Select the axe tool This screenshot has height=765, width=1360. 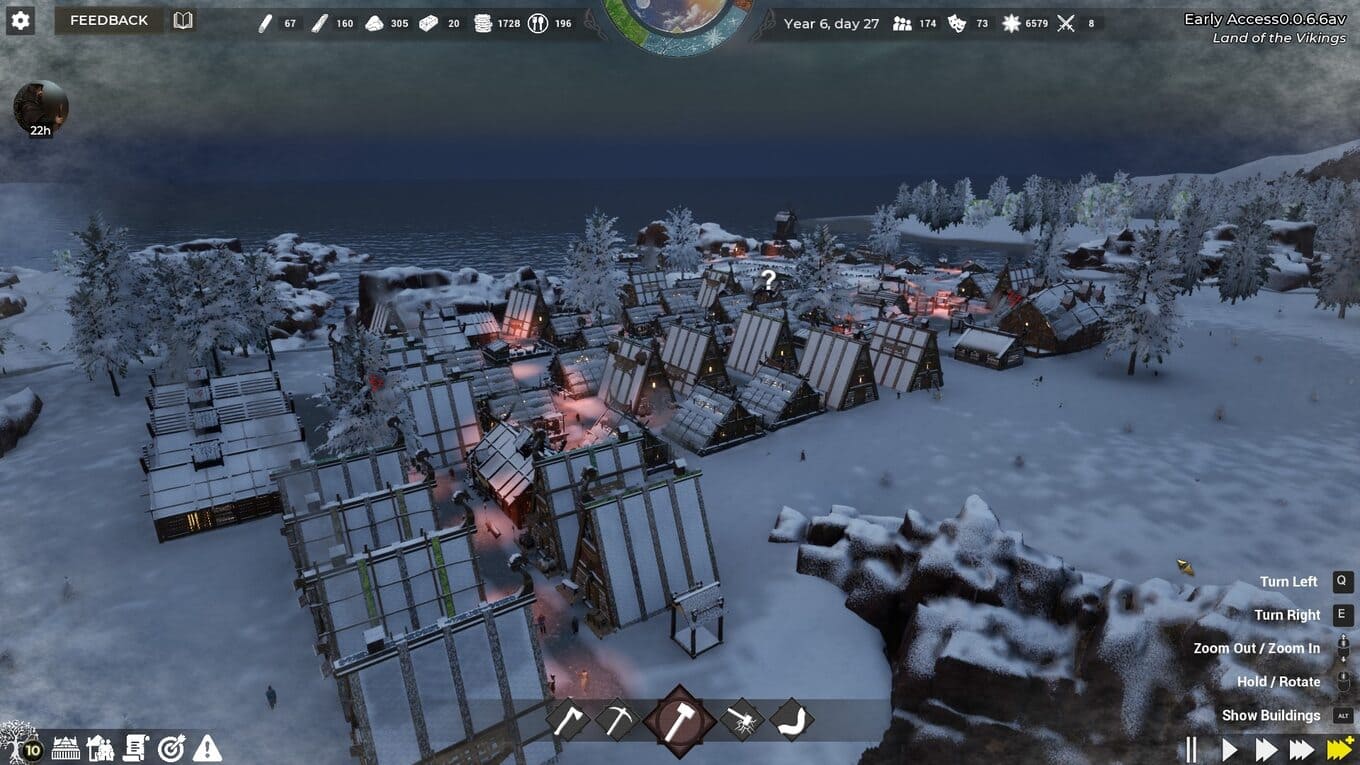pyautogui.click(x=570, y=720)
